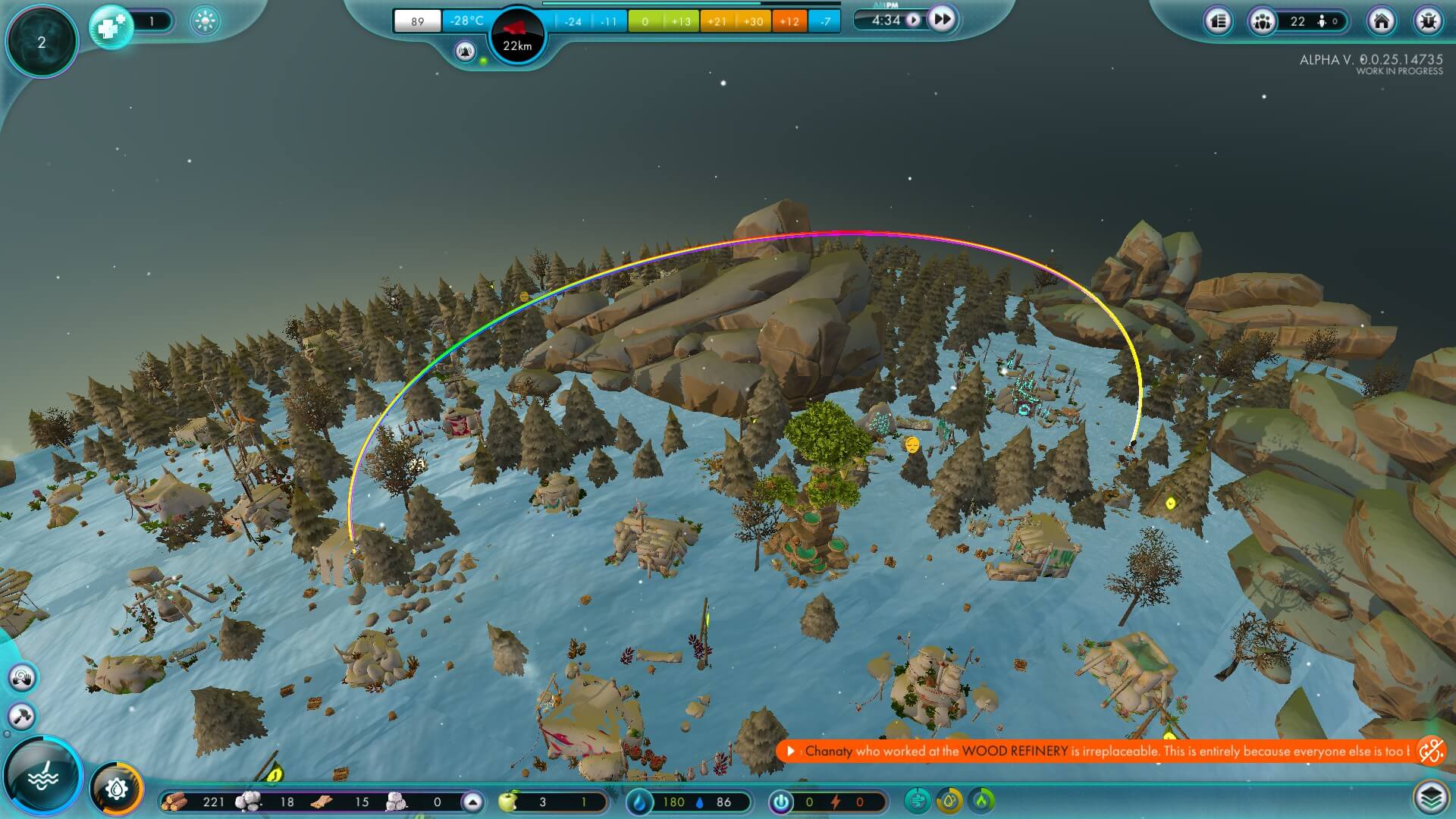Open the planet orb showing number 2
1456x819 pixels.
coord(42,42)
